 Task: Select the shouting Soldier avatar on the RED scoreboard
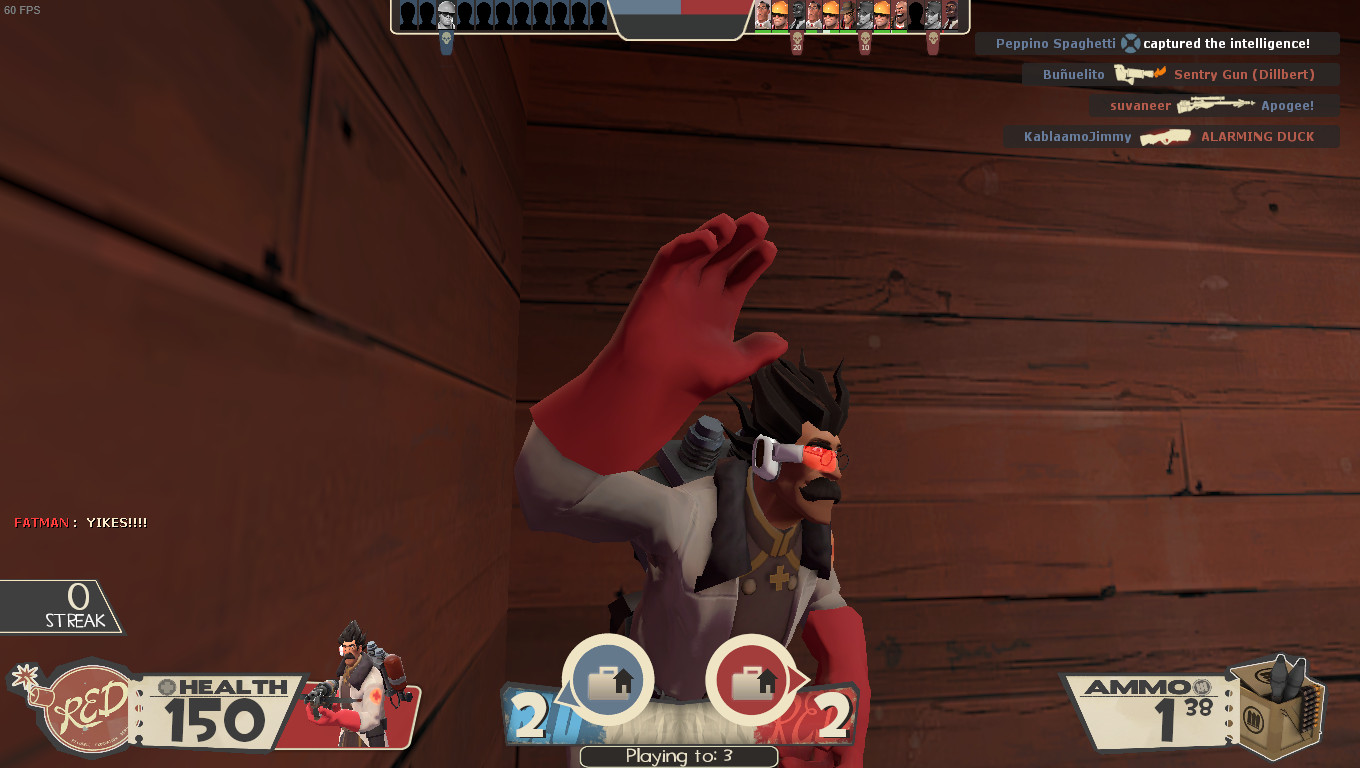(900, 16)
